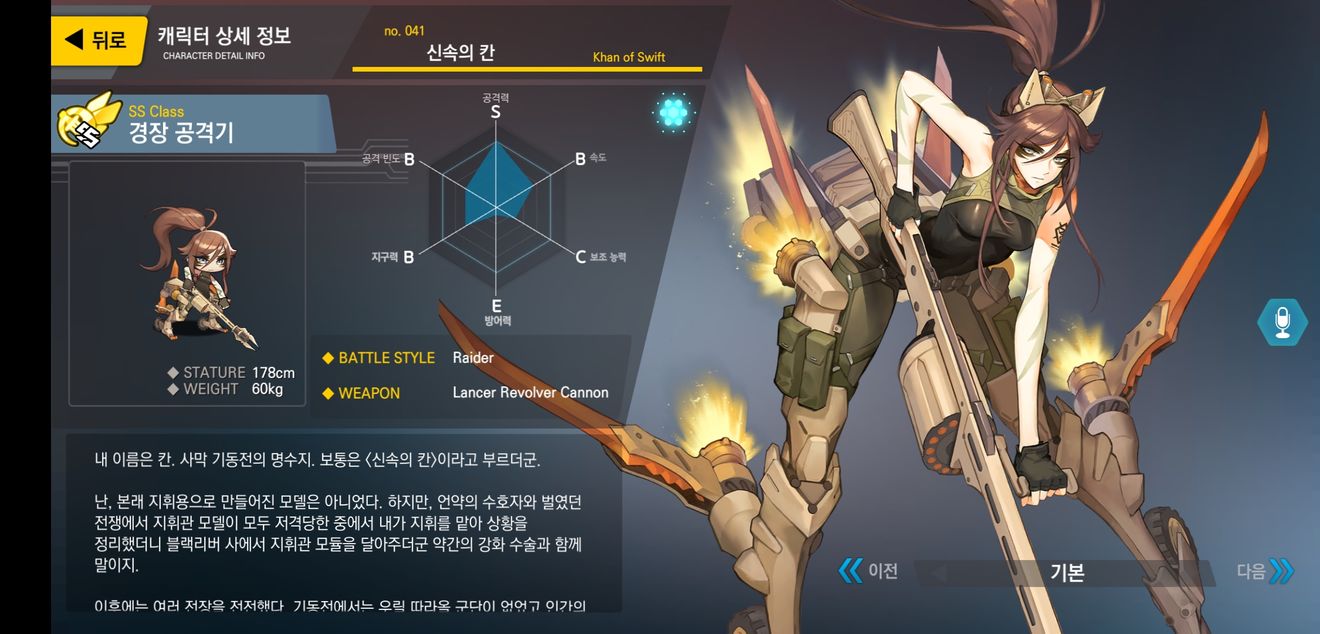Tap the glowing blue hexagon cluster icon
Image resolution: width=1320 pixels, height=634 pixels.
click(x=673, y=113)
